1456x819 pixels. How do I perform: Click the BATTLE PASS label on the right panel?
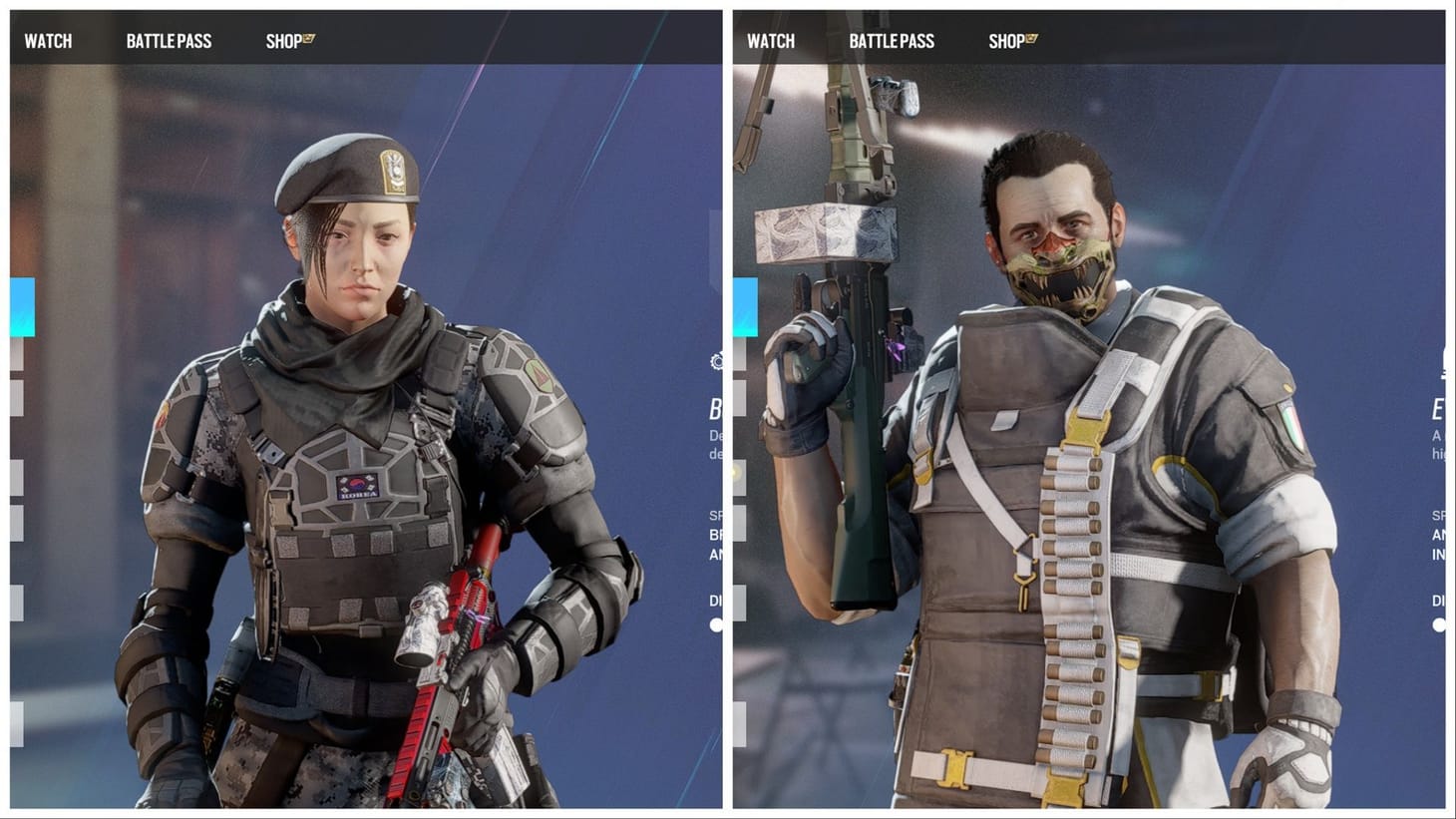click(x=893, y=40)
